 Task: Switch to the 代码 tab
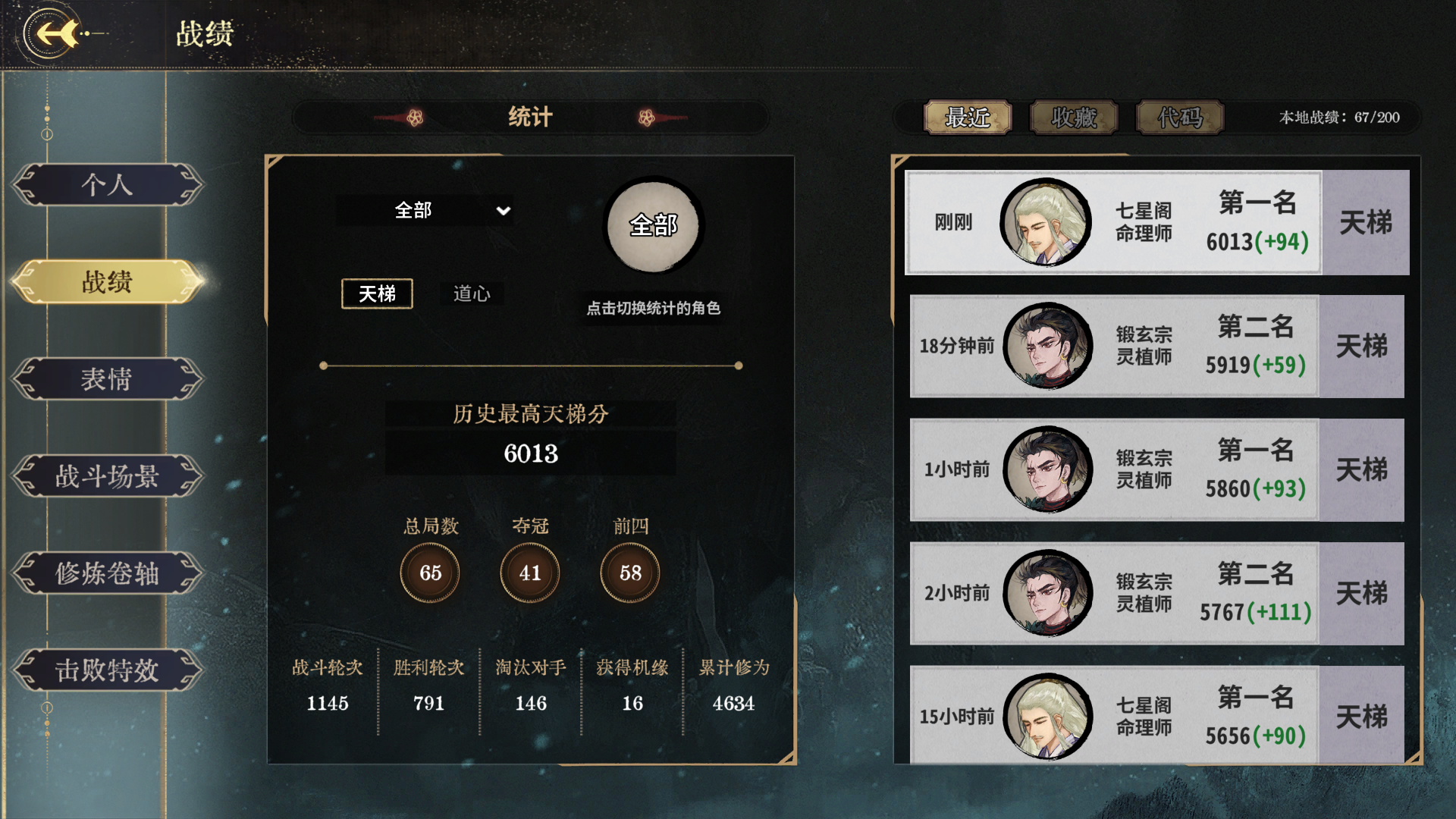pyautogui.click(x=1179, y=118)
